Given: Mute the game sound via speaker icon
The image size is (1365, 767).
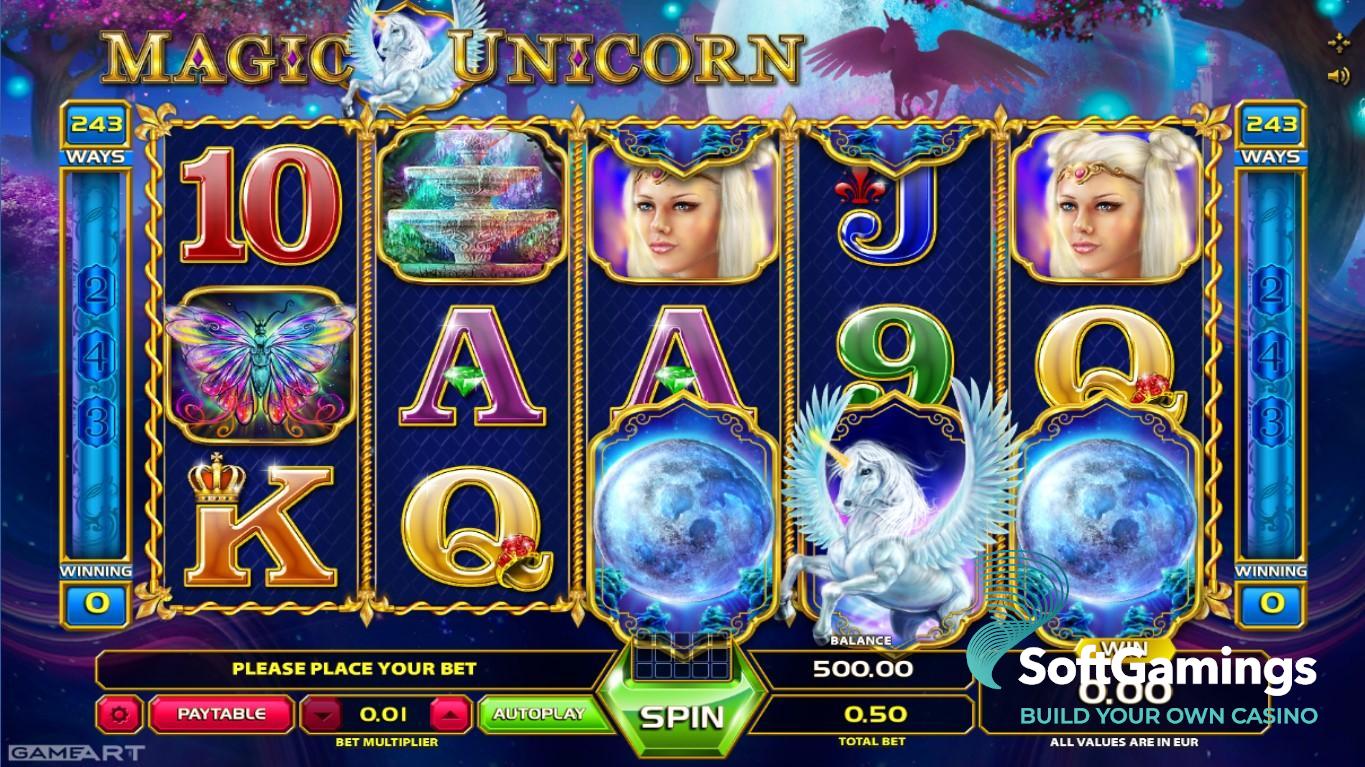Looking at the screenshot, I should pos(1338,75).
